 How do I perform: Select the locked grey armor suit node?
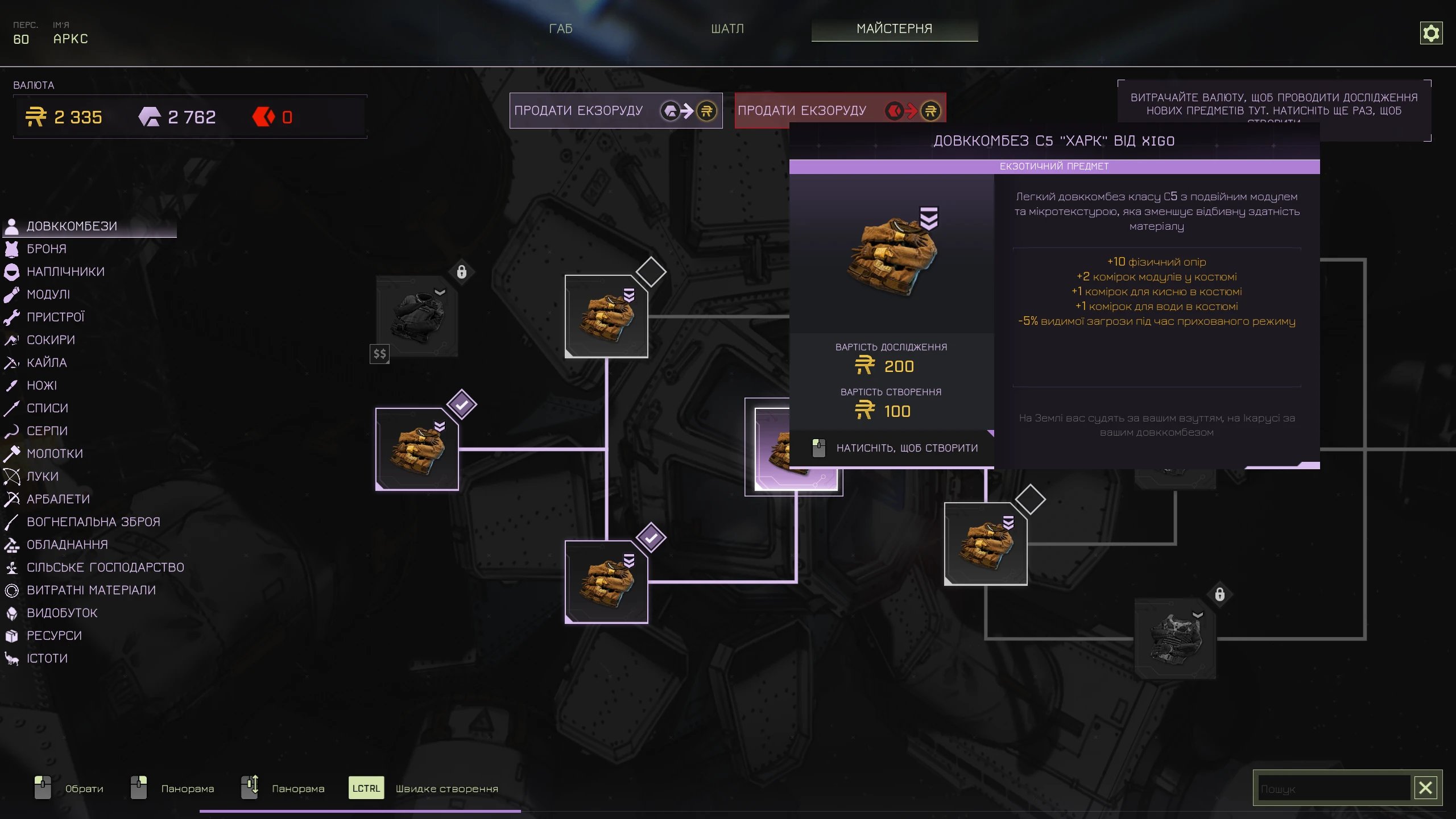point(1175,638)
